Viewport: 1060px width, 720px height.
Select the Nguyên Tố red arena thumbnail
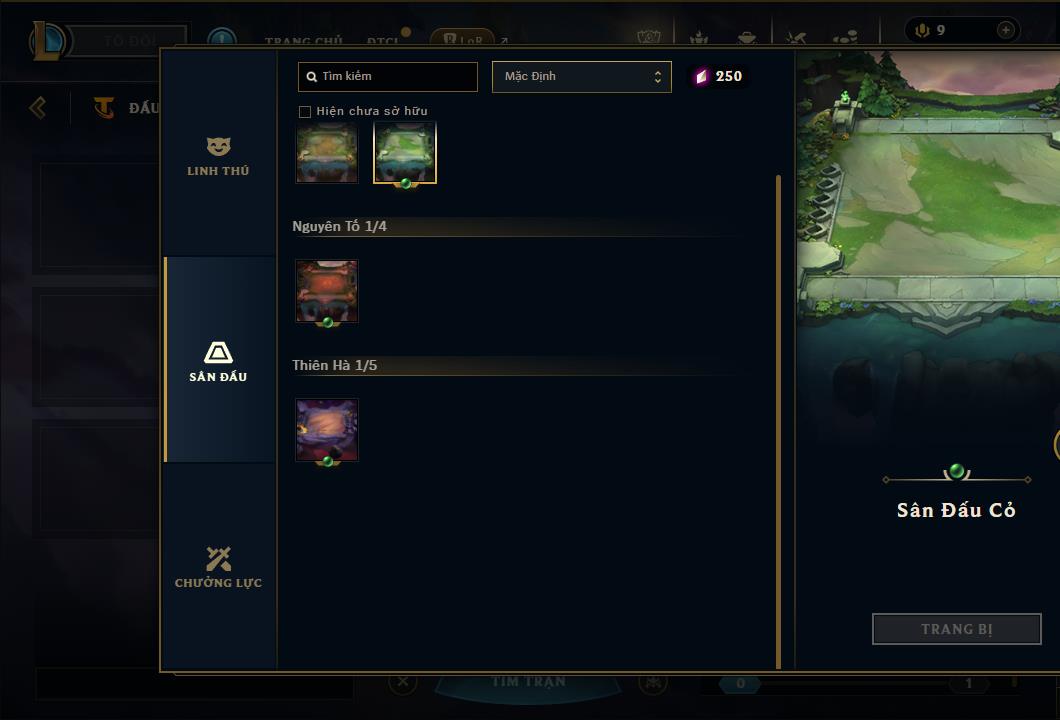tap(327, 291)
